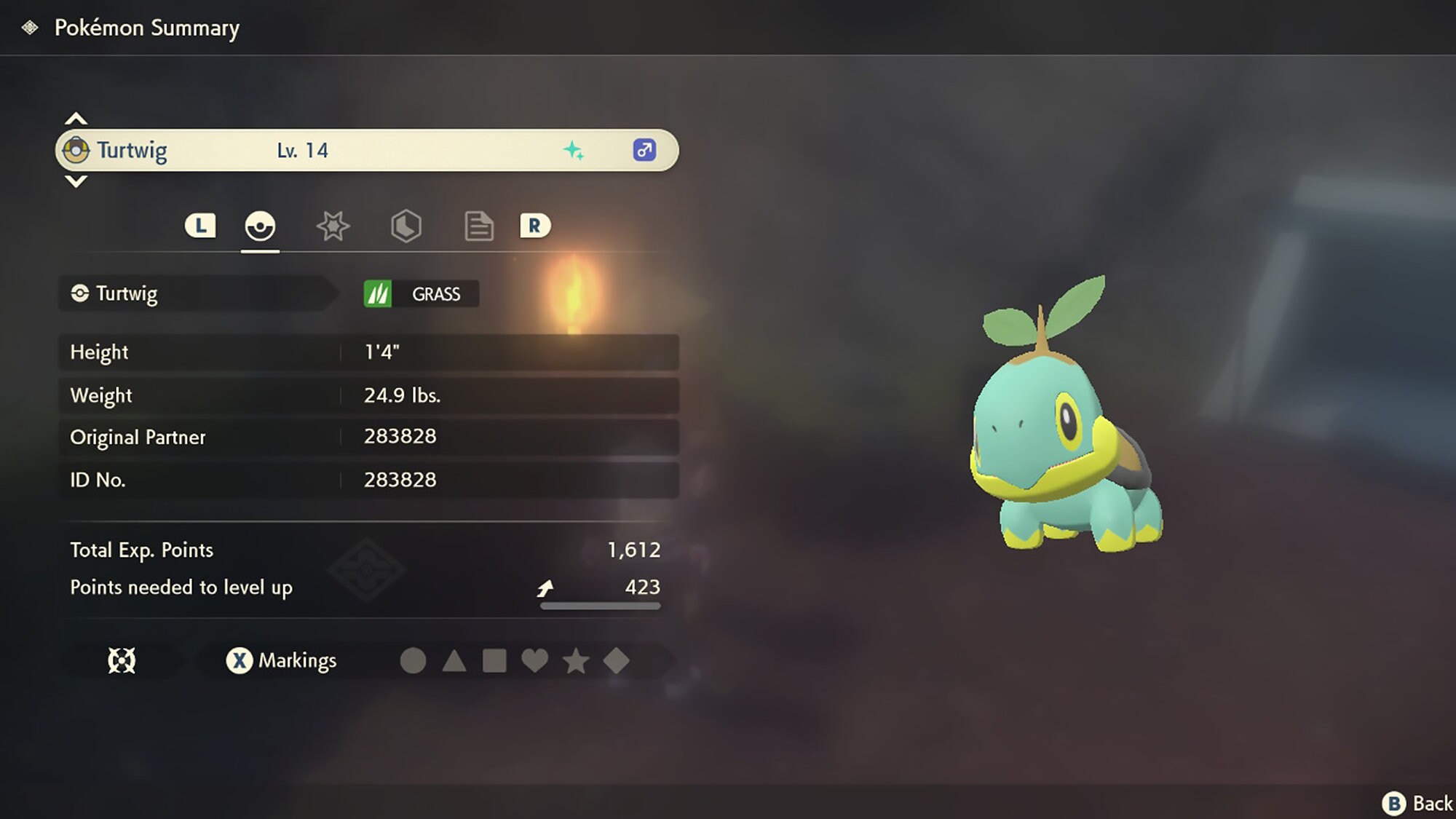Toggle the circle marking for Turtwig
Screen dimensions: 1456x819
413,661
